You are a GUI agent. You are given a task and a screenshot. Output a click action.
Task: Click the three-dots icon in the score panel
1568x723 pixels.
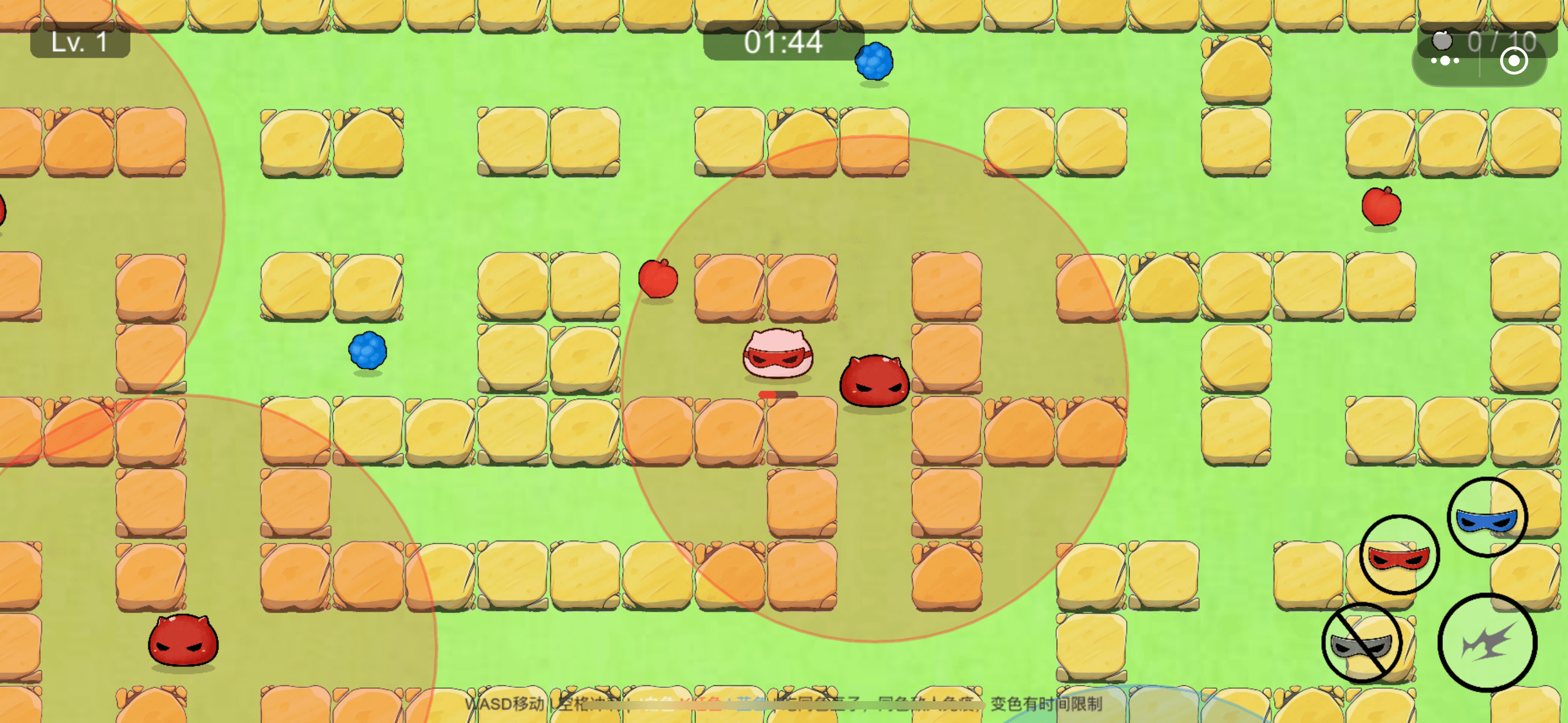click(x=1445, y=61)
